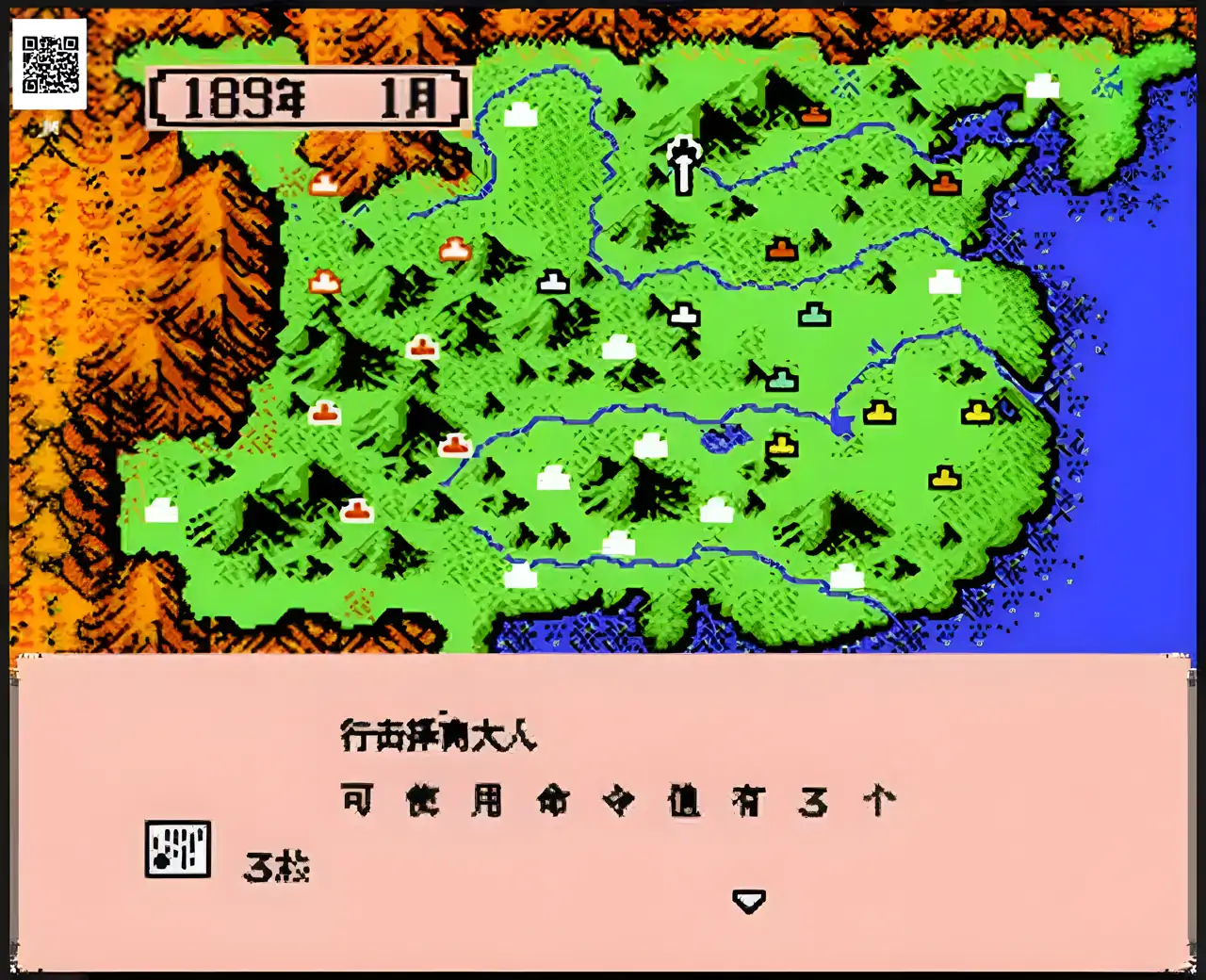Click the down arrow to advance the message
Image resolution: width=1206 pixels, height=980 pixels.
[747, 900]
